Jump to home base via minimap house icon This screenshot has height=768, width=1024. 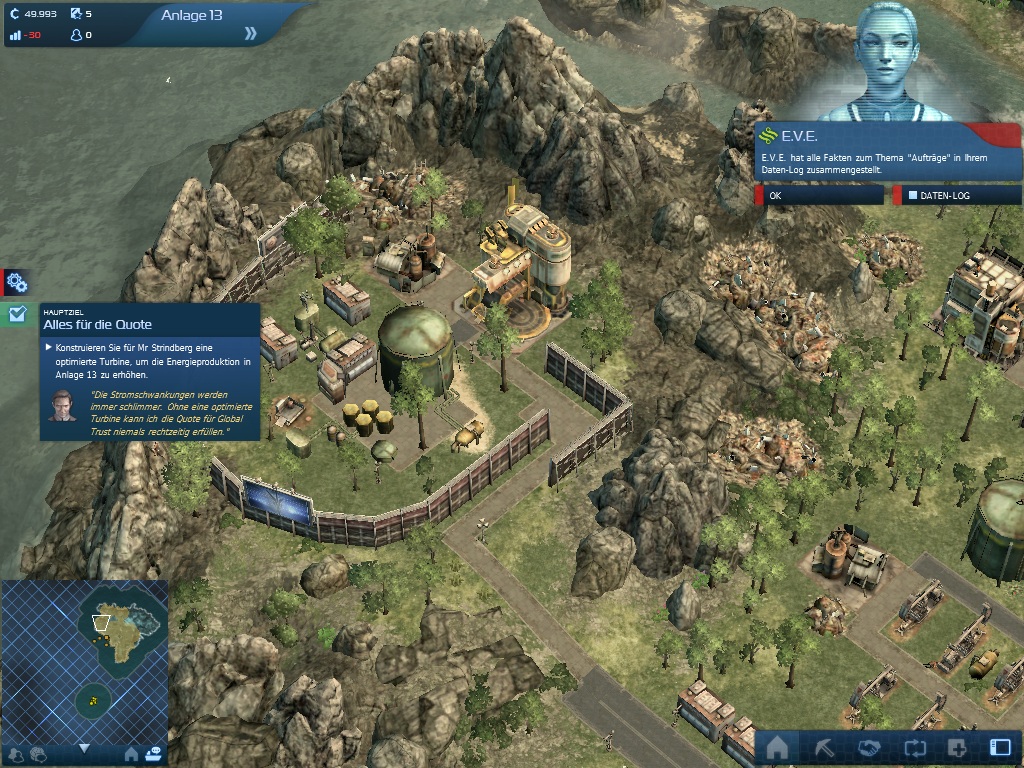[x=130, y=754]
